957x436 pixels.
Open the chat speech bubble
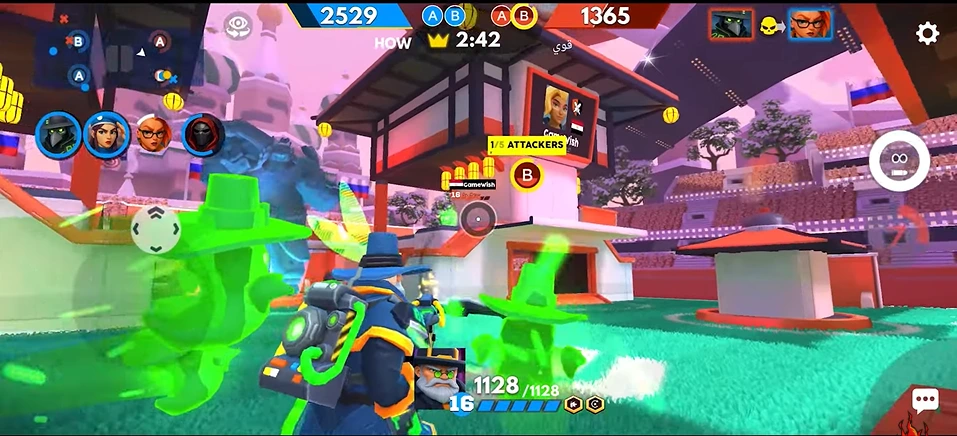(925, 401)
